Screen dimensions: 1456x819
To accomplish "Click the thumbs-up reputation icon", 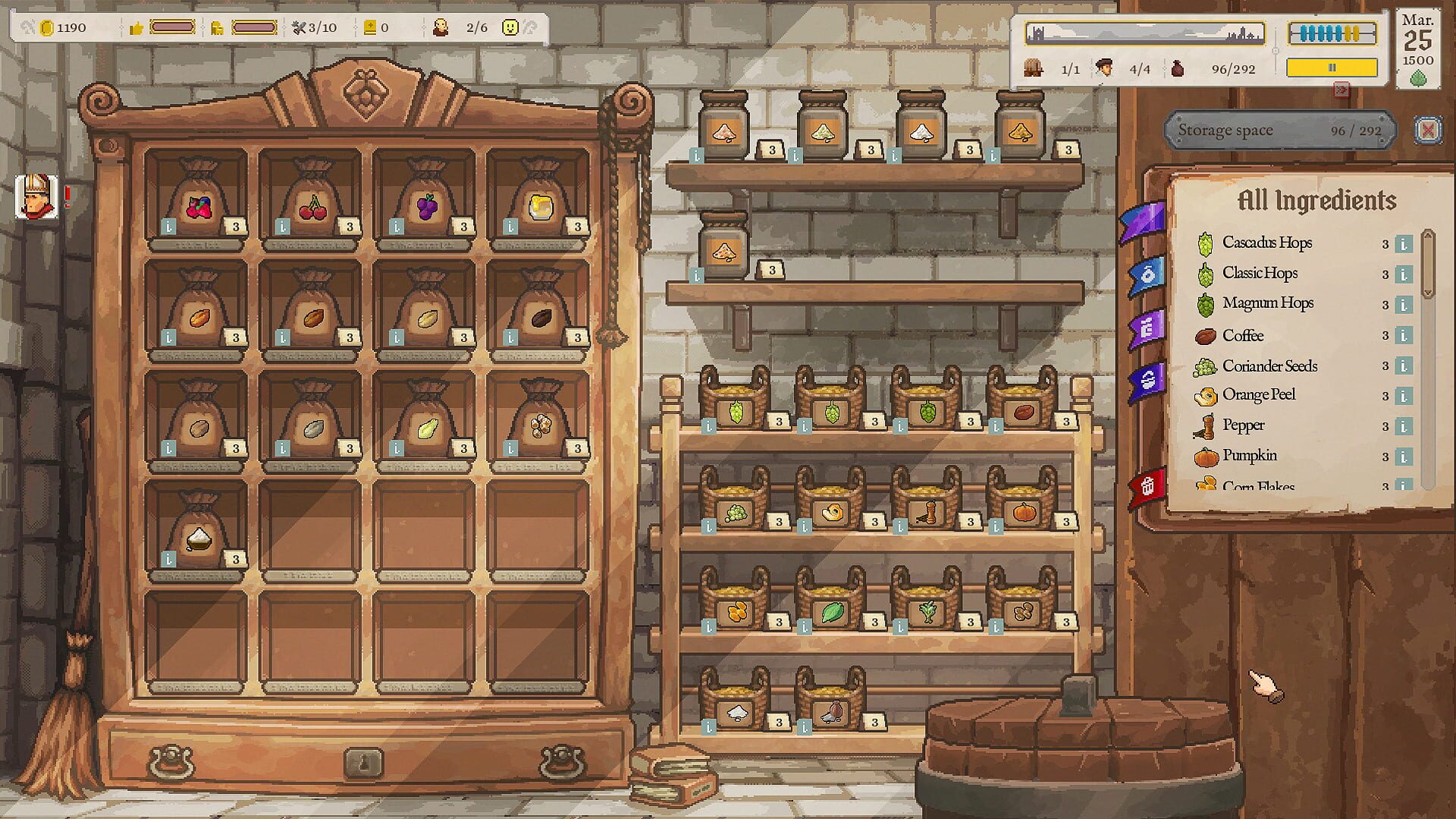I will pyautogui.click(x=137, y=27).
